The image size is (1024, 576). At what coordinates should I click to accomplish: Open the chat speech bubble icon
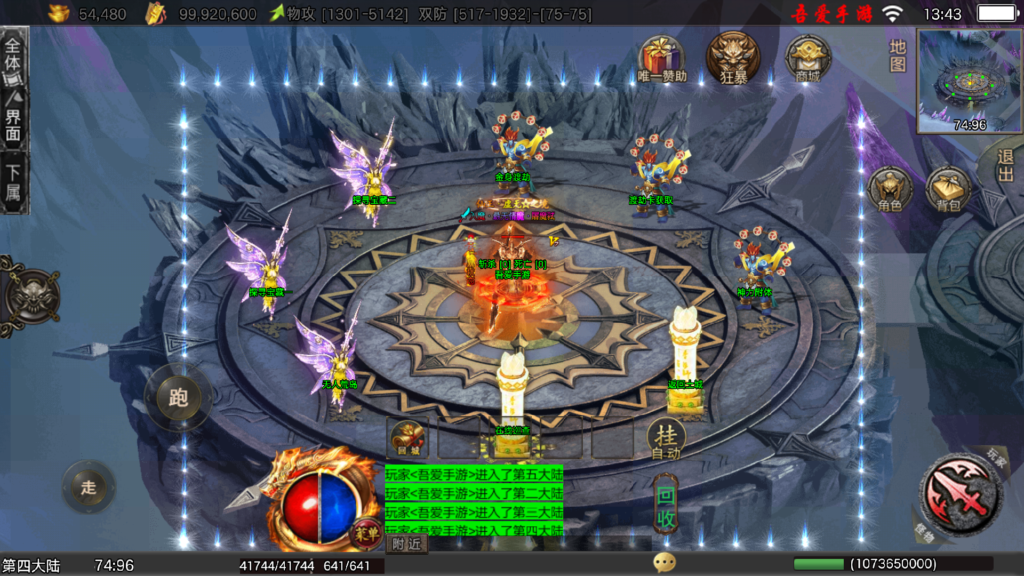click(664, 562)
